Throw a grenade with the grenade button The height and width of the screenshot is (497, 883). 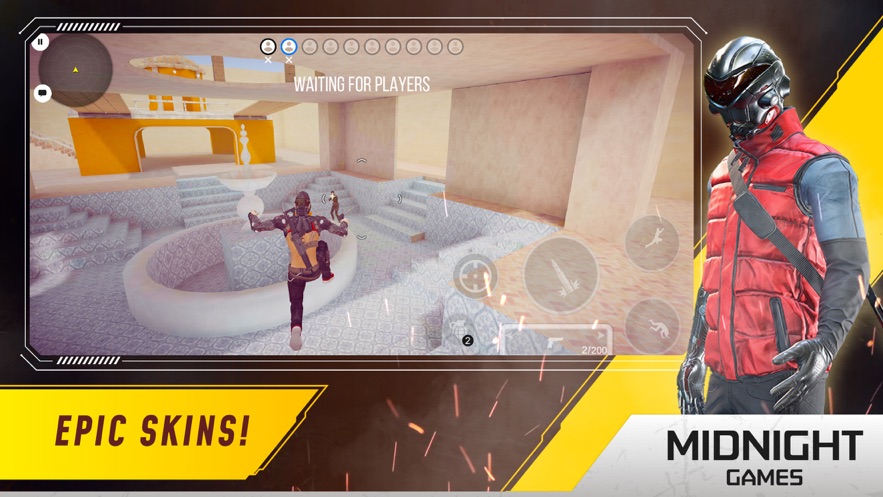pos(461,331)
